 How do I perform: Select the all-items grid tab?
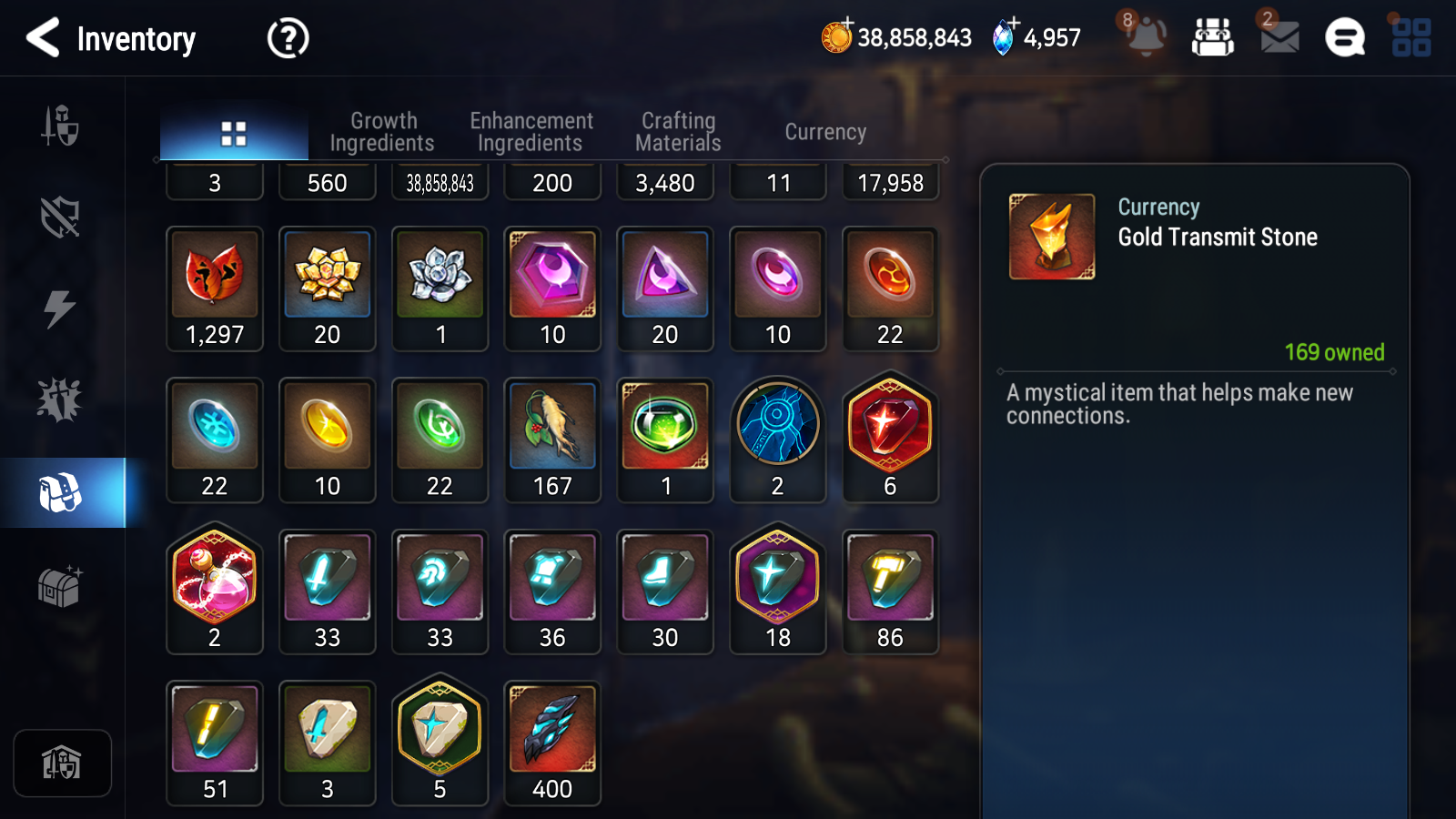(x=234, y=134)
